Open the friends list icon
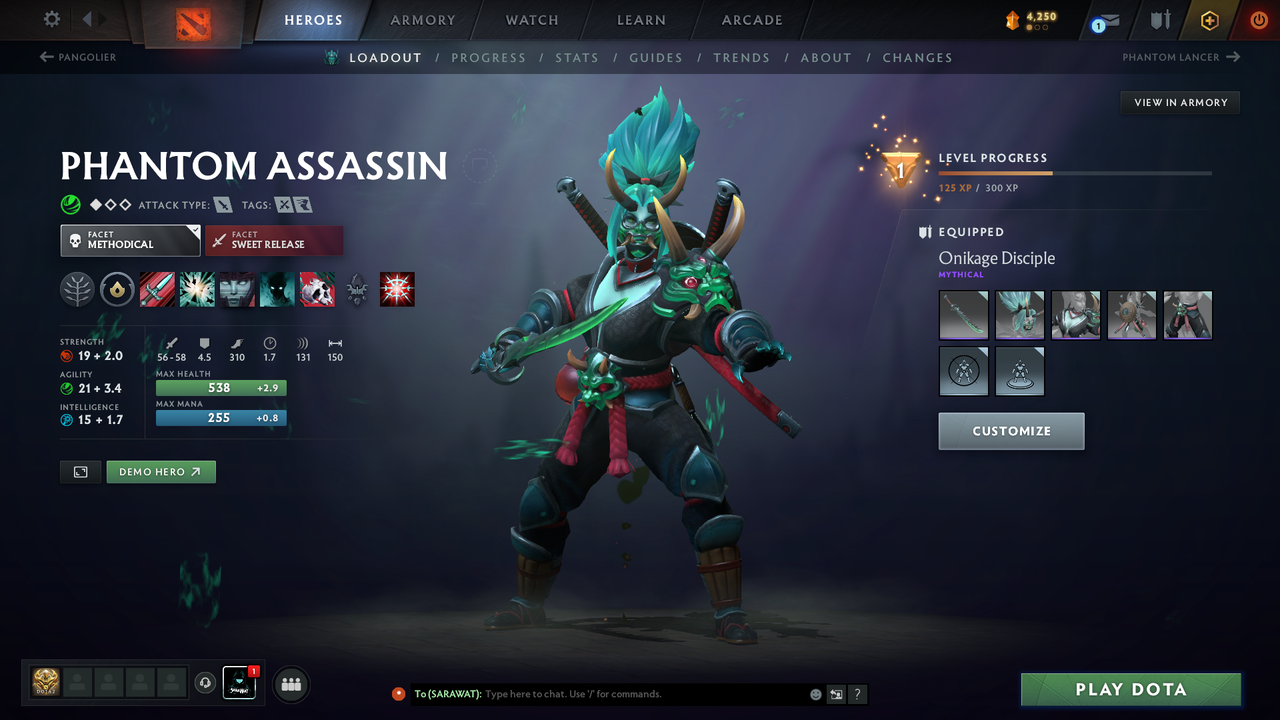 tap(290, 683)
